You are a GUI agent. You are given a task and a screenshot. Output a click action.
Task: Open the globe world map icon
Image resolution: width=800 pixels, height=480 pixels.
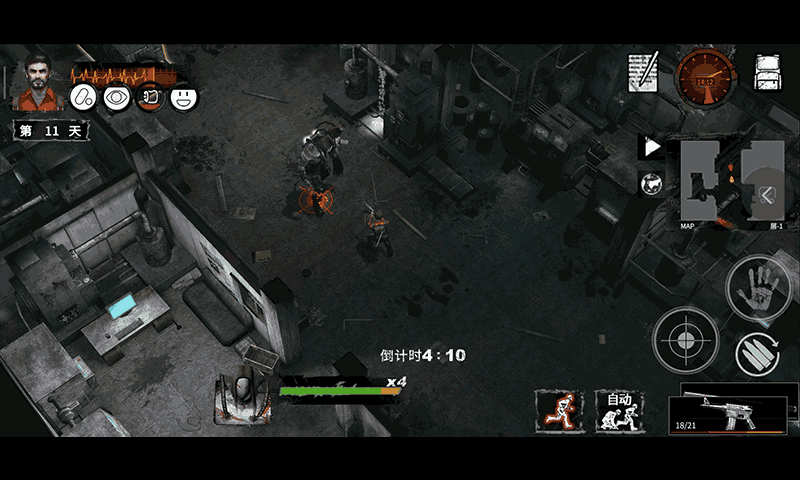pos(651,182)
